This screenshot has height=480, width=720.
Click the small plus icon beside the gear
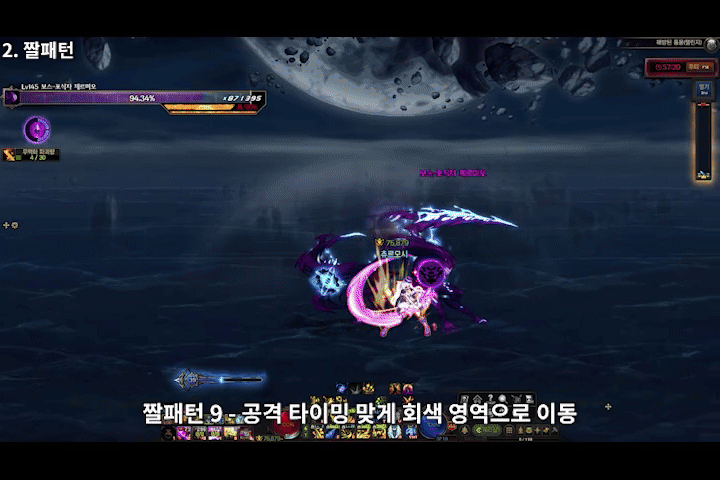tap(6, 225)
